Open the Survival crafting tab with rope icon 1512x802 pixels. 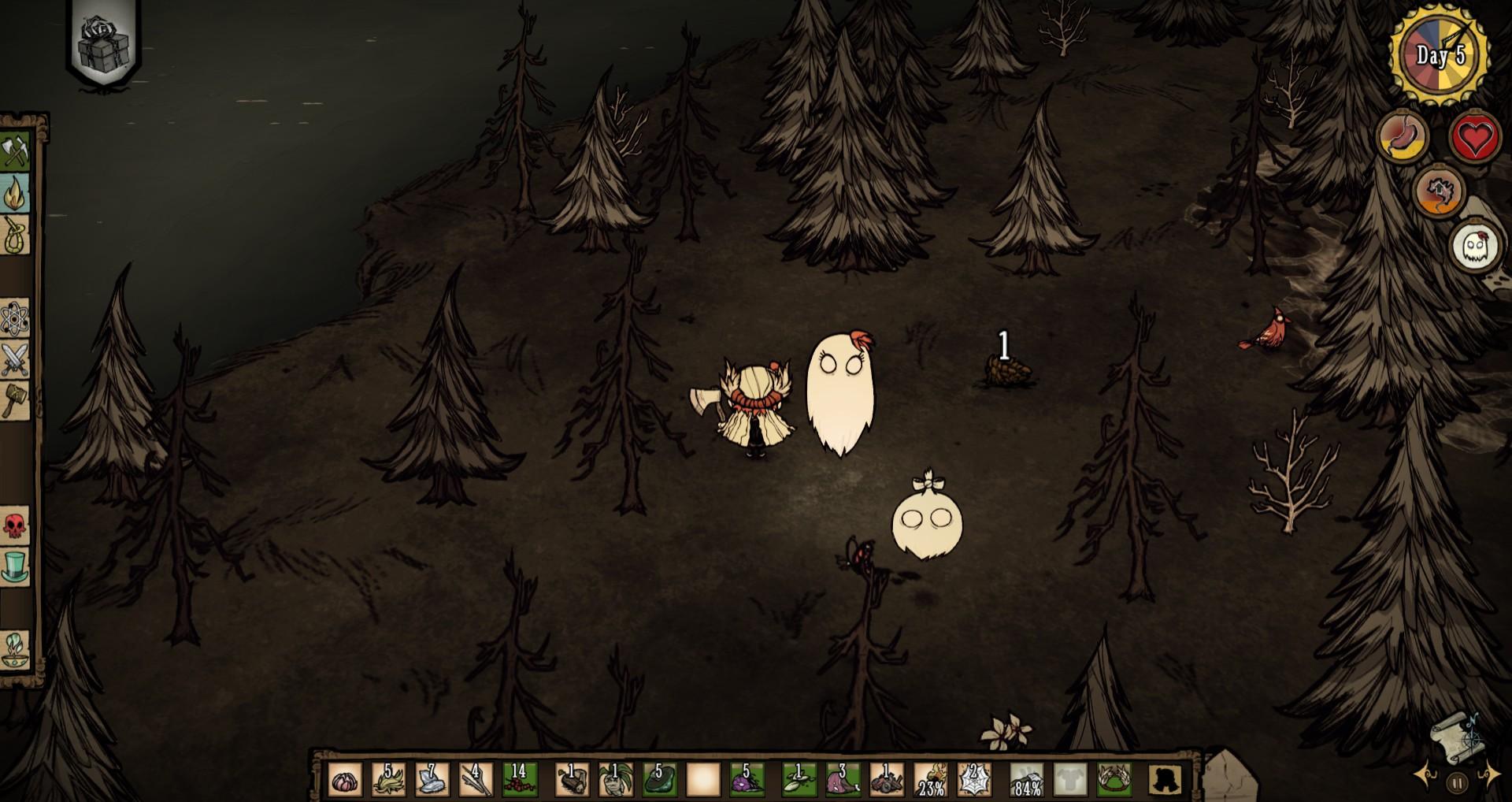(x=15, y=235)
